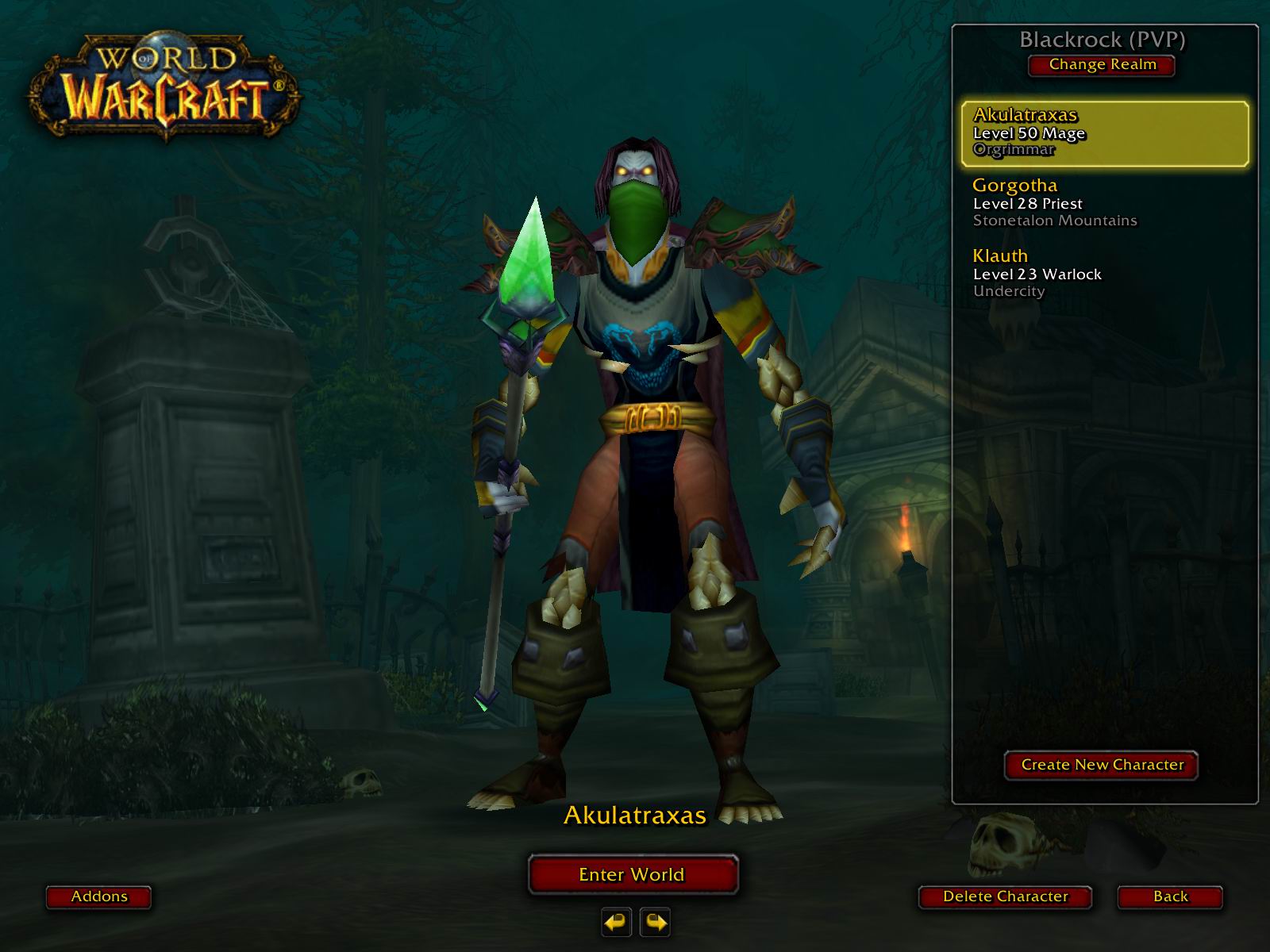This screenshot has width=1270, height=952.
Task: Create New Character
Action: click(1102, 765)
